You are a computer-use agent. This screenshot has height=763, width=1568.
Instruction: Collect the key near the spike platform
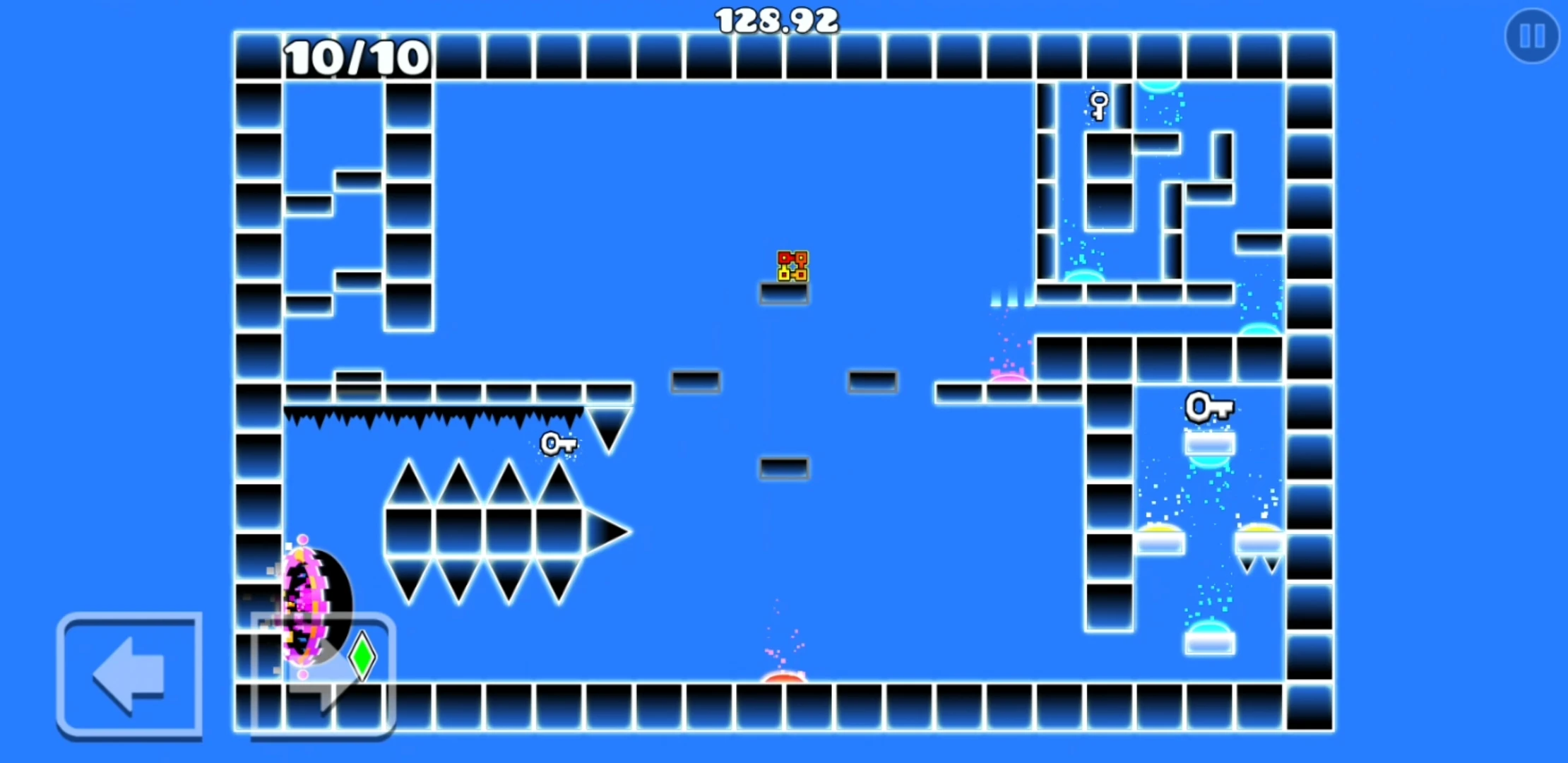coord(558,444)
